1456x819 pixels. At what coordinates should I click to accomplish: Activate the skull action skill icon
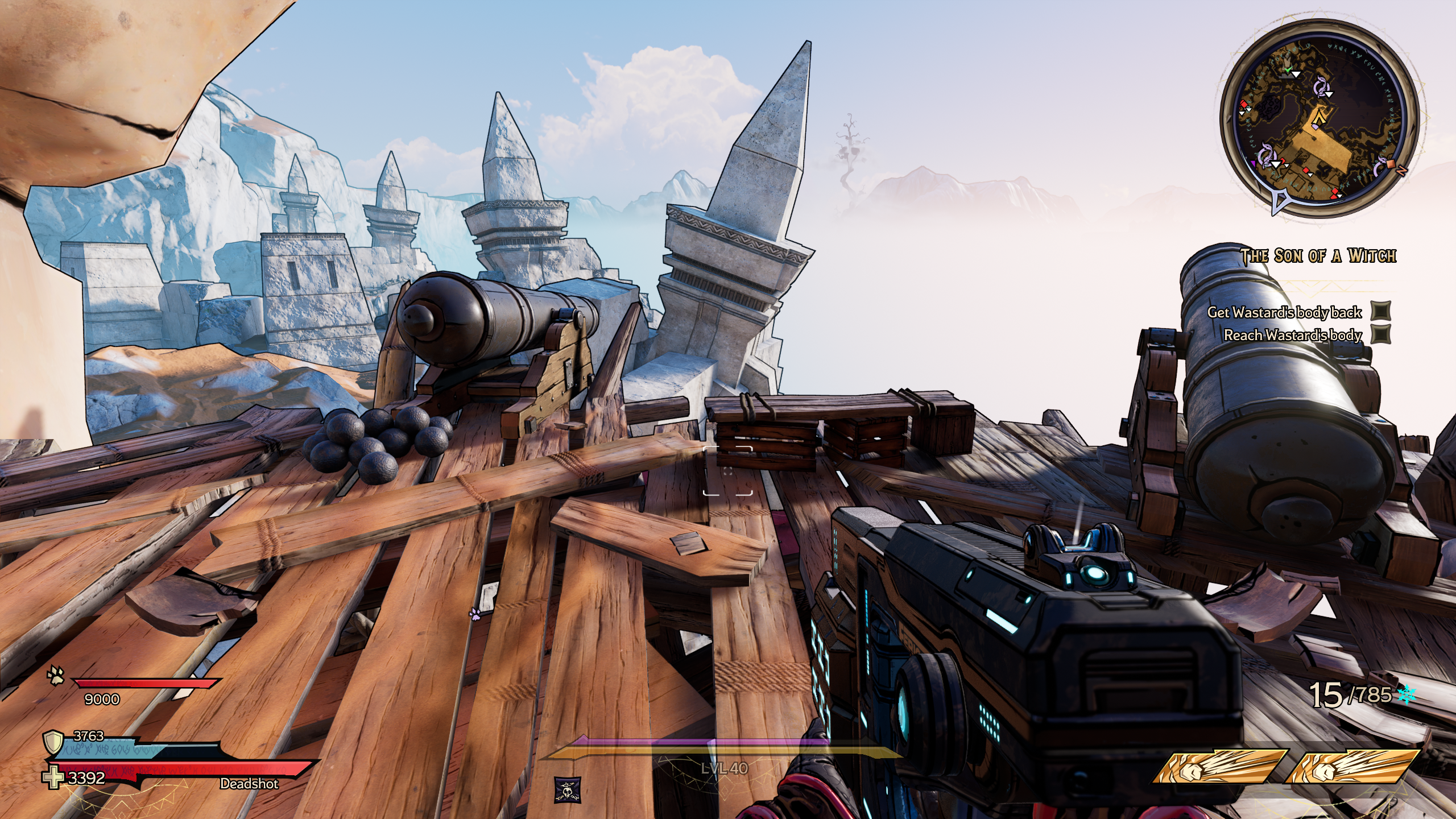click(568, 789)
